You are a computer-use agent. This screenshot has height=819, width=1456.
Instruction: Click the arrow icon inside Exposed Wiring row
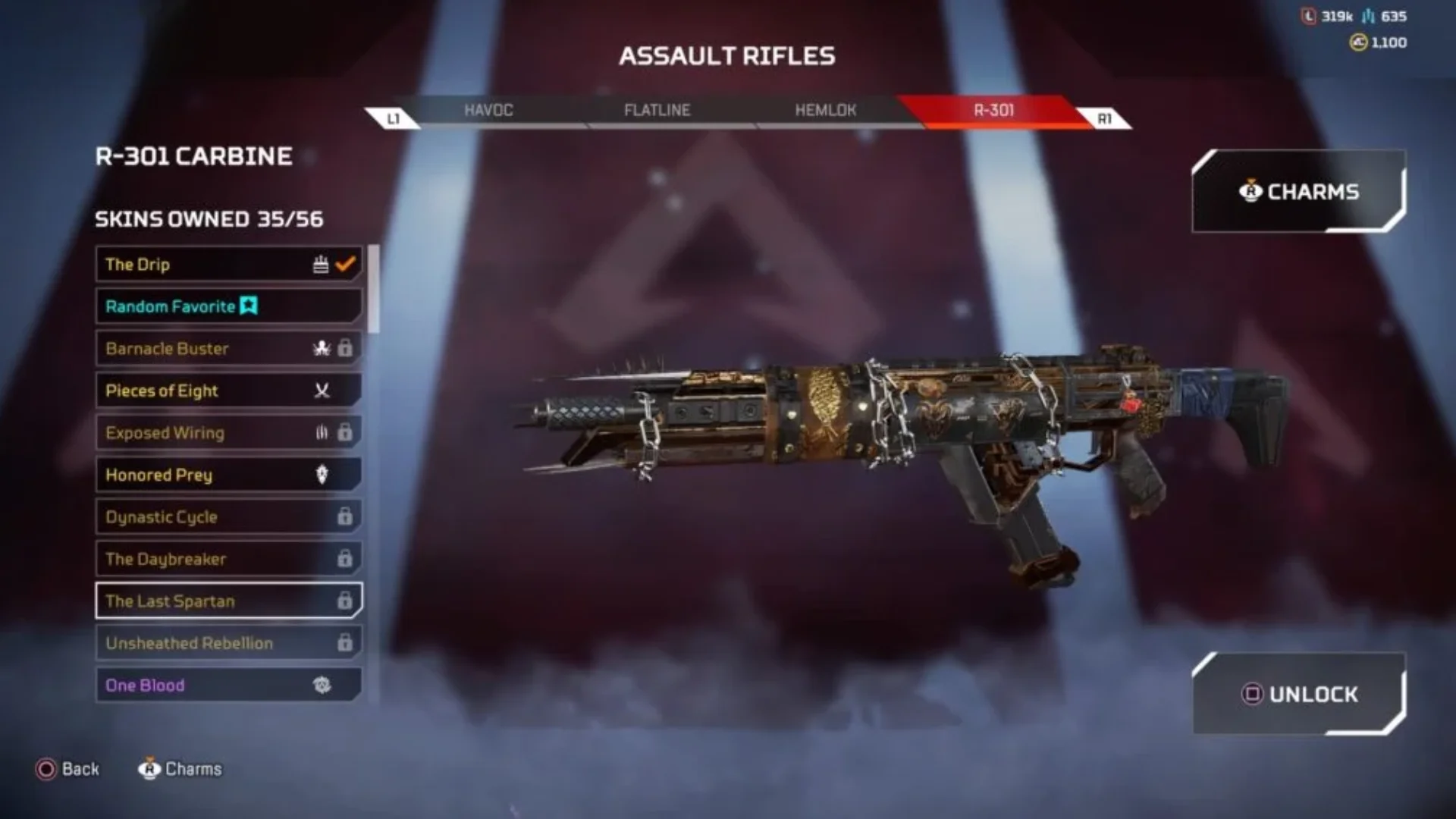(x=321, y=432)
